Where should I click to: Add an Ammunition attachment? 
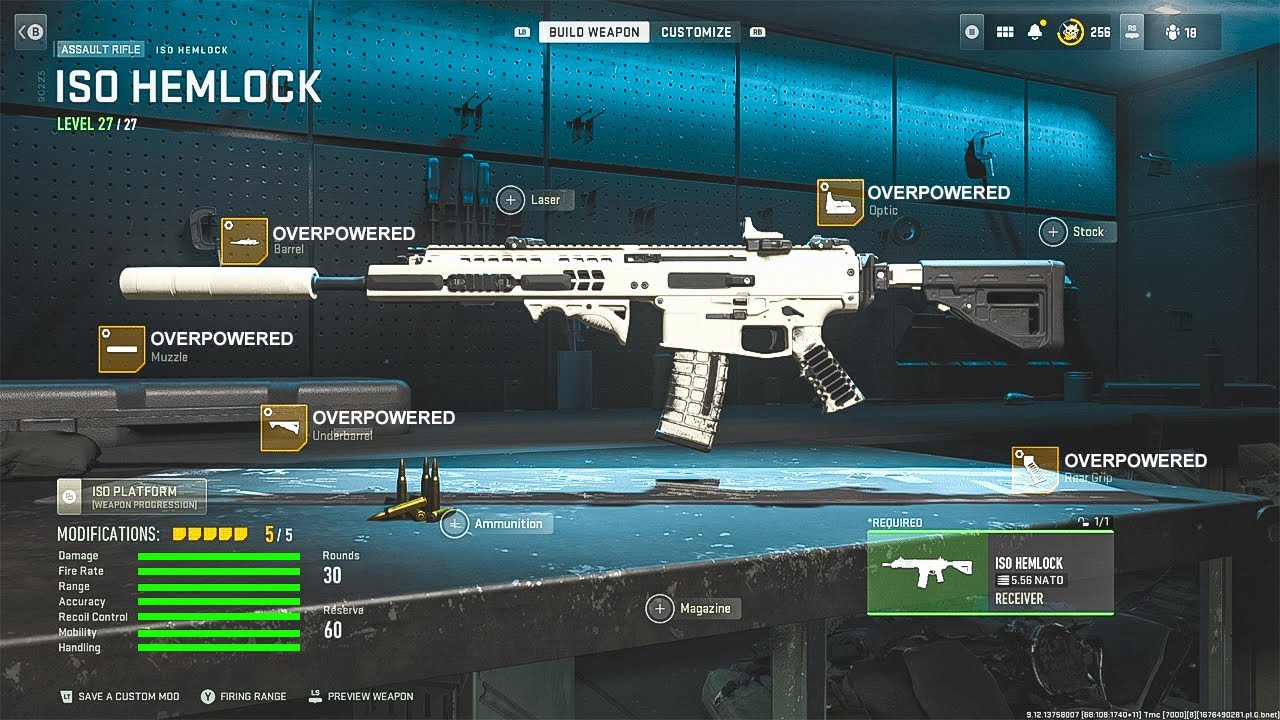coord(455,524)
